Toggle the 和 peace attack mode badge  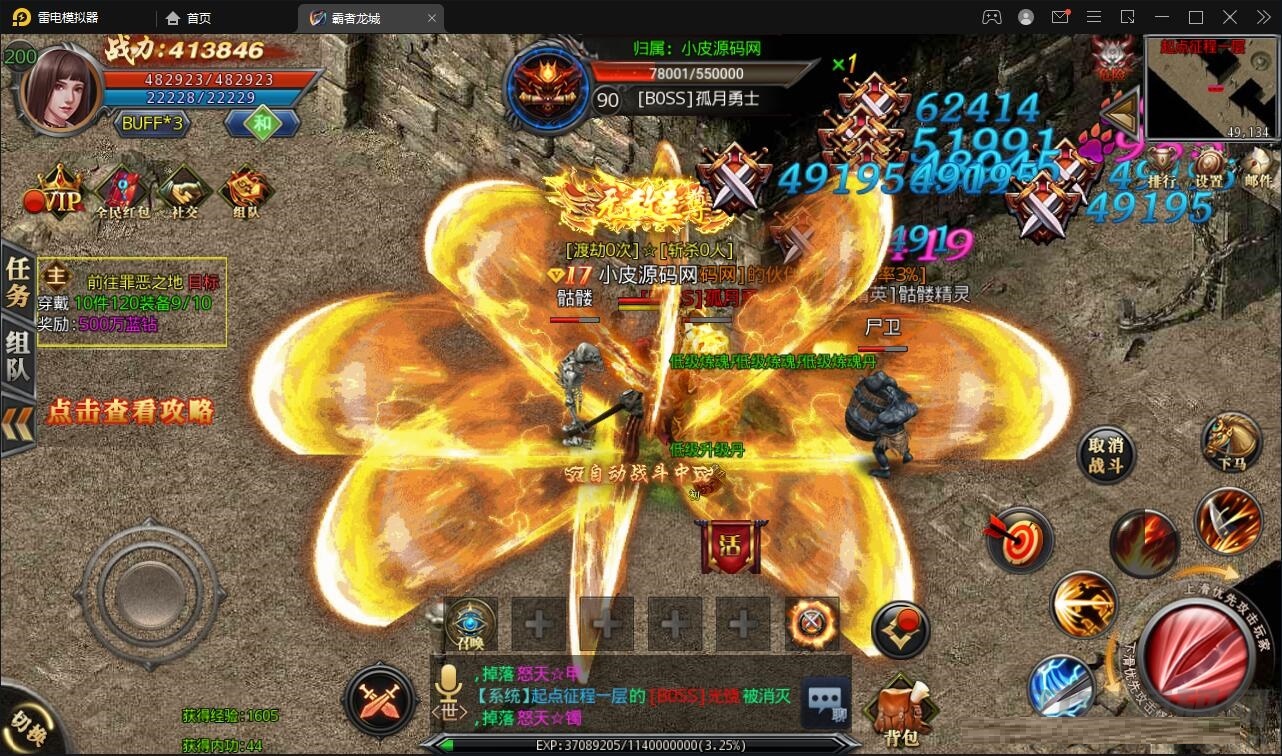click(262, 123)
